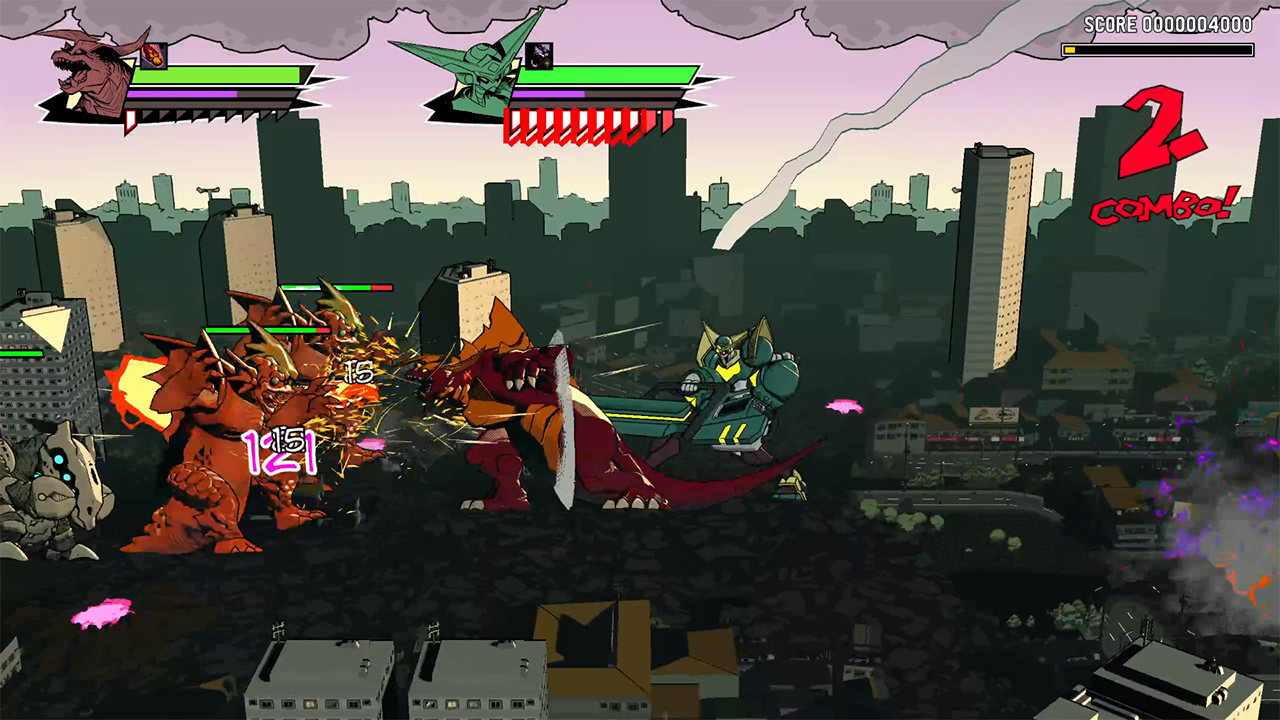
Task: Click the yellow progress meter below the score
Action: 1160,48
